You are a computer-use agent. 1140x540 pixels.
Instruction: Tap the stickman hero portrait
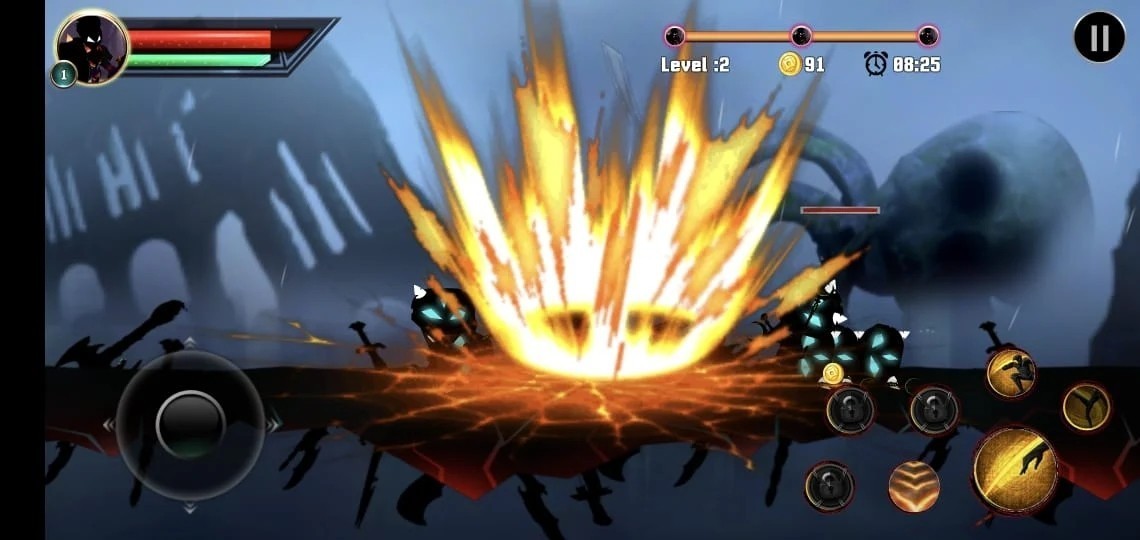(91, 47)
